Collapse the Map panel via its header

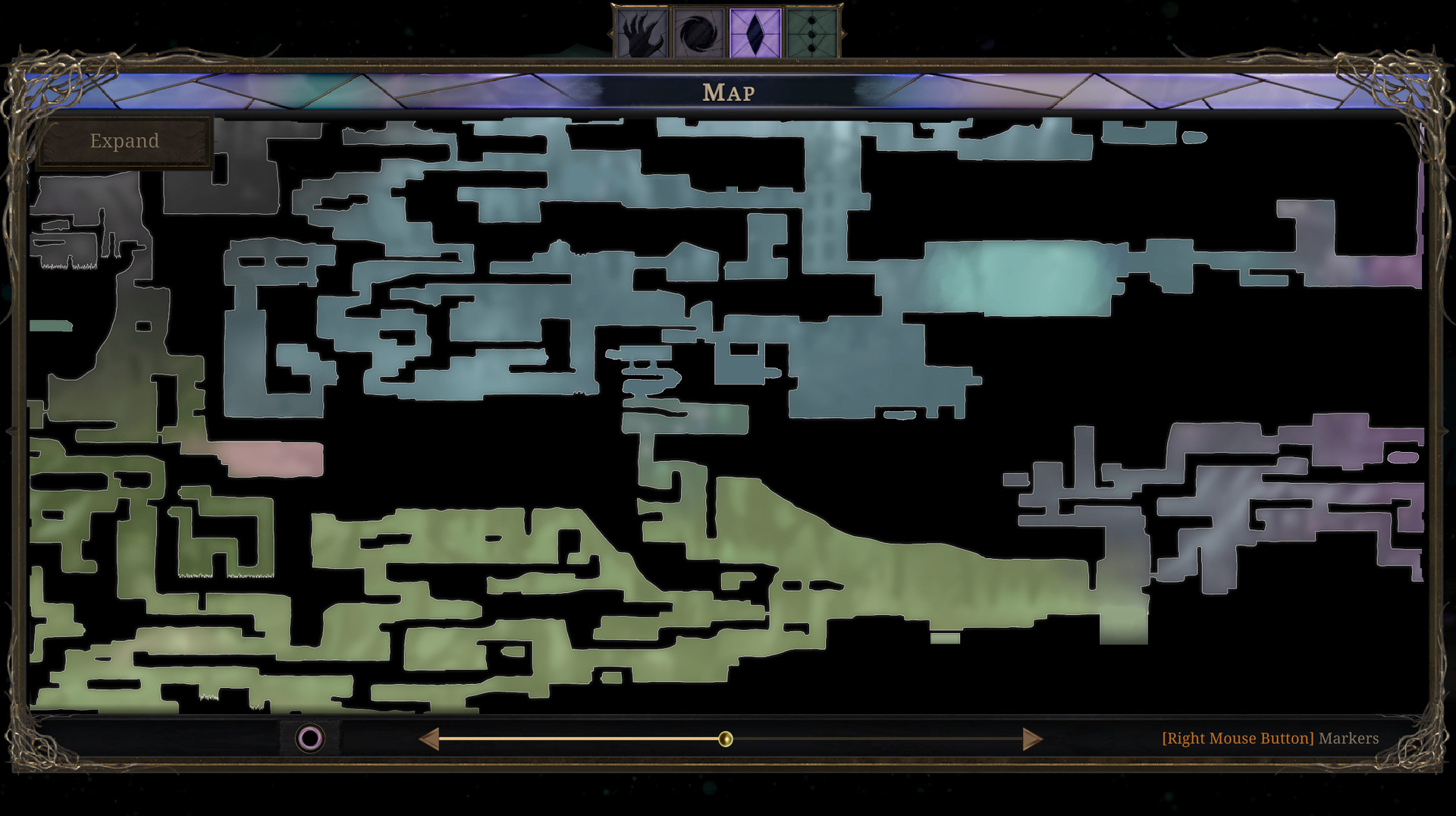coord(727,92)
